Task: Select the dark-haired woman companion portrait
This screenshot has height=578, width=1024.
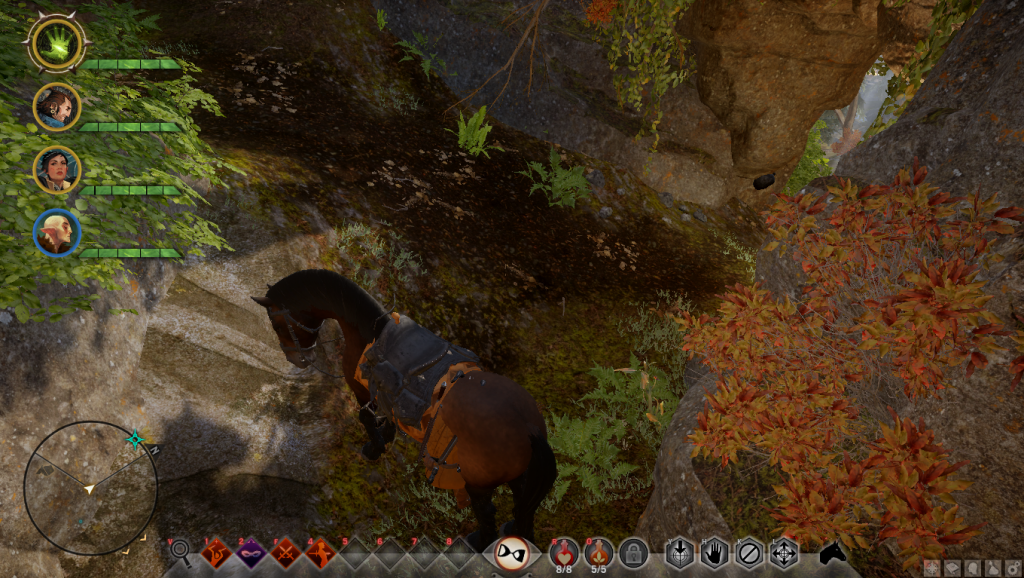Action: pos(57,169)
